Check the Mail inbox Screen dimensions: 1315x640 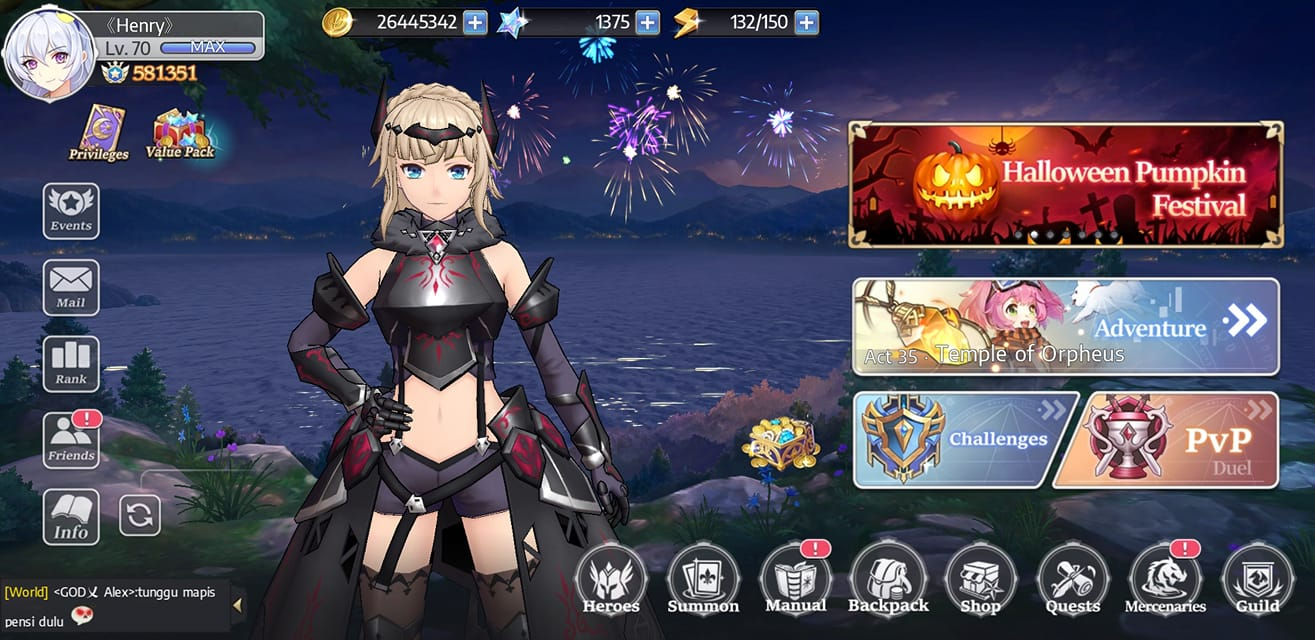[71, 287]
